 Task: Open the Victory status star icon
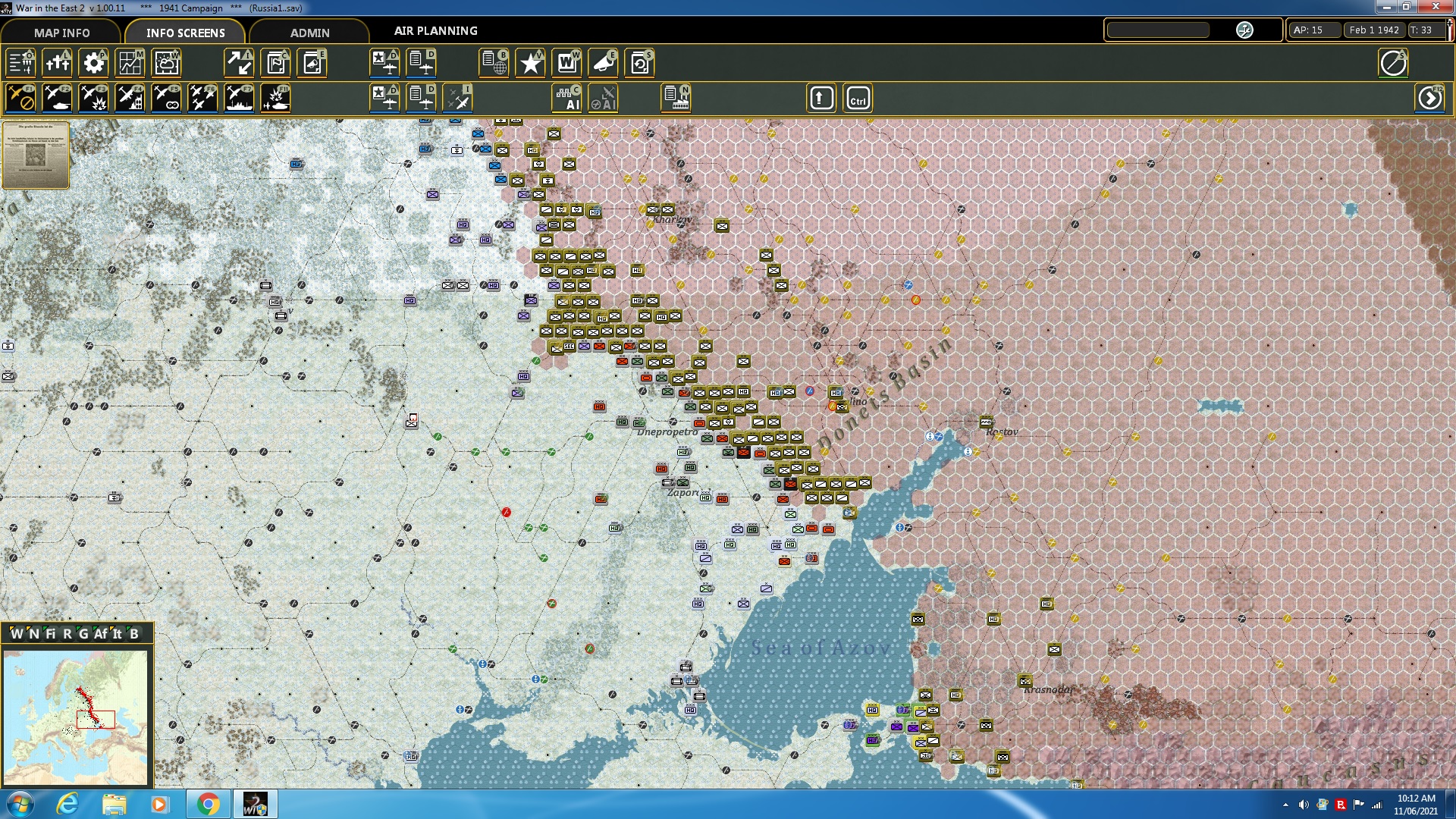pos(530,64)
